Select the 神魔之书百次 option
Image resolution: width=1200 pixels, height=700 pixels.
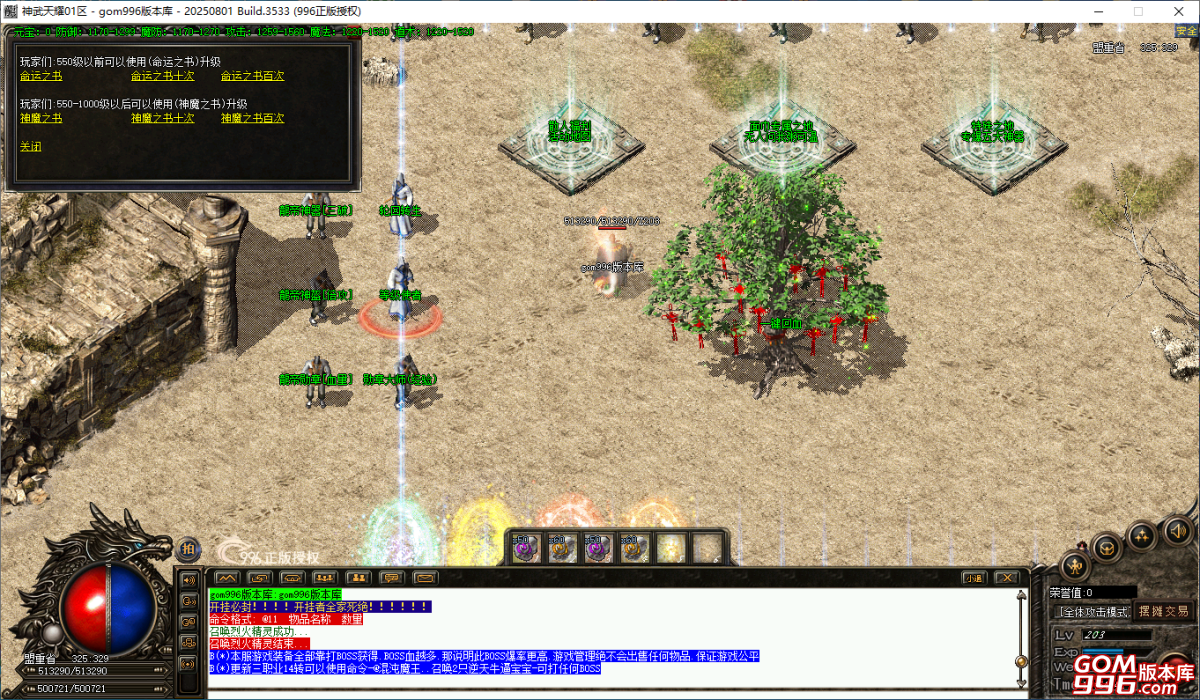tap(252, 118)
